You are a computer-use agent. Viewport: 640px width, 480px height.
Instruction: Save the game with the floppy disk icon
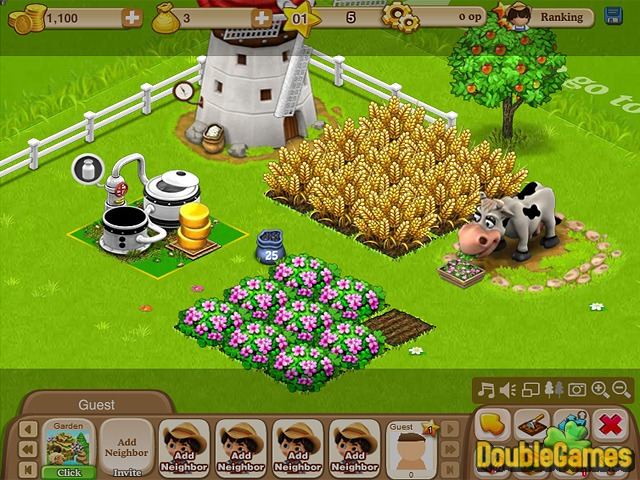coord(613,17)
